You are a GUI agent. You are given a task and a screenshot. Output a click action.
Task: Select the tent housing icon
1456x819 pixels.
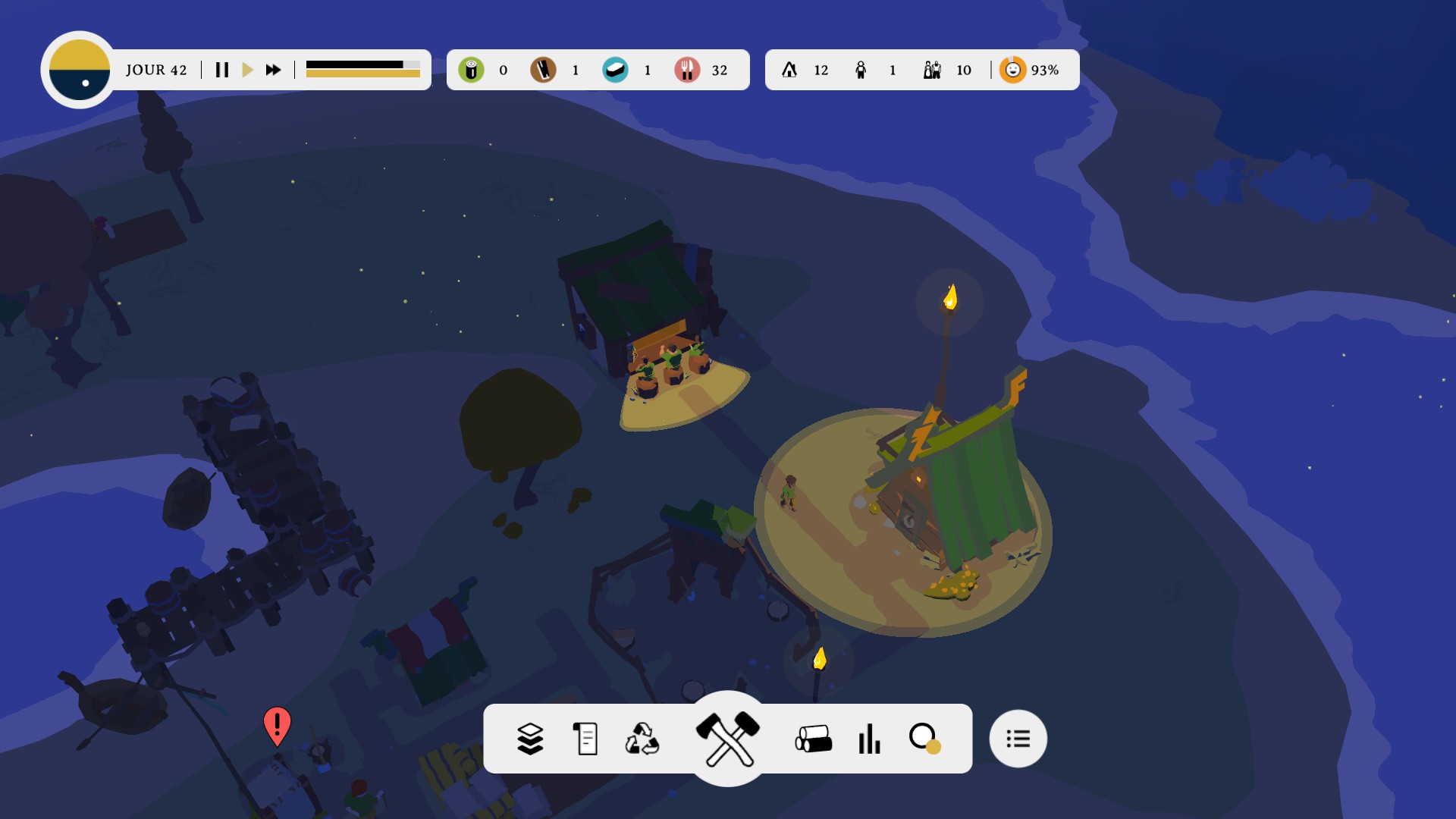pos(789,70)
